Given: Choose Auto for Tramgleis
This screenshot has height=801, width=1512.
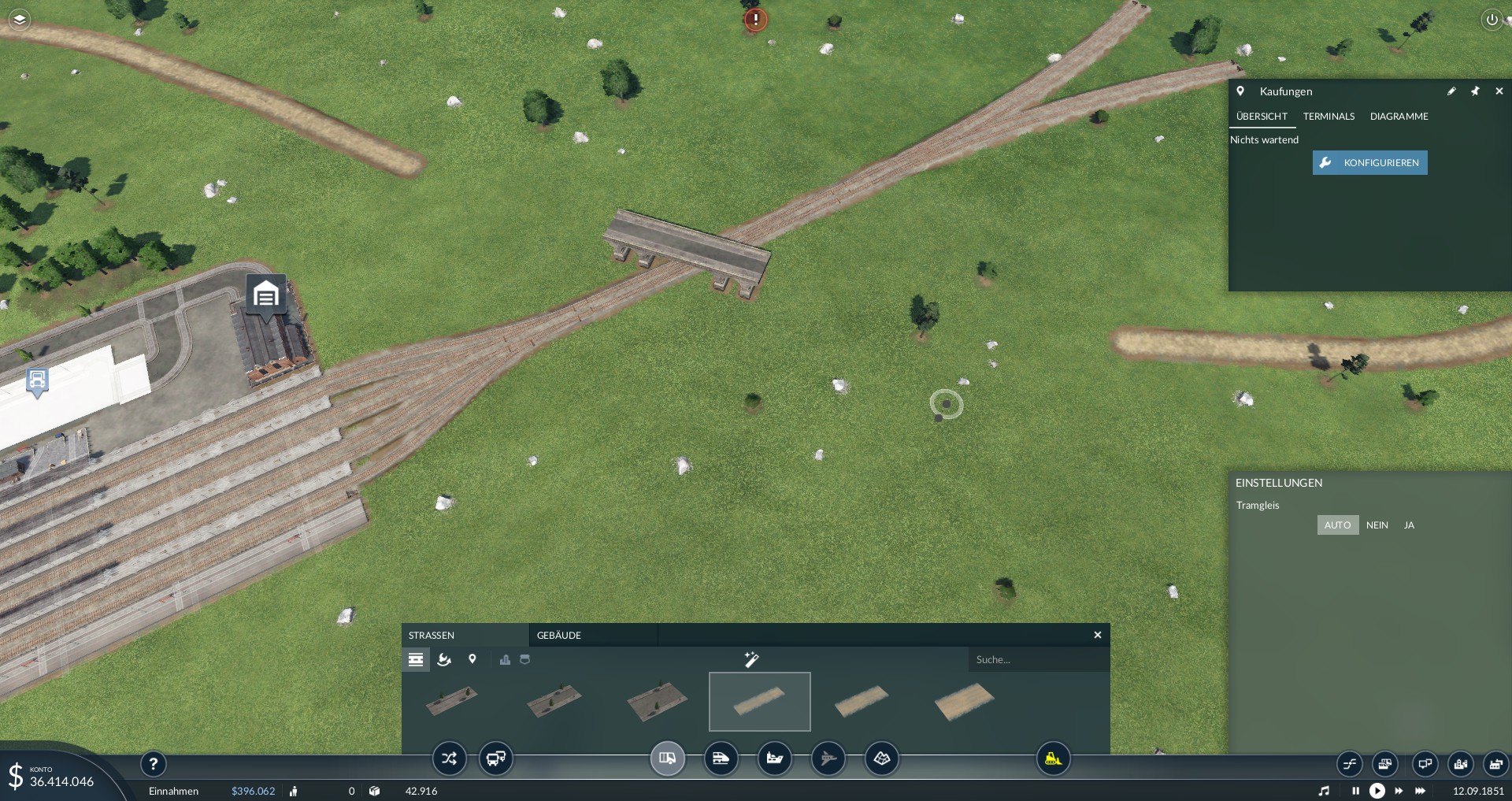Looking at the screenshot, I should (x=1337, y=525).
